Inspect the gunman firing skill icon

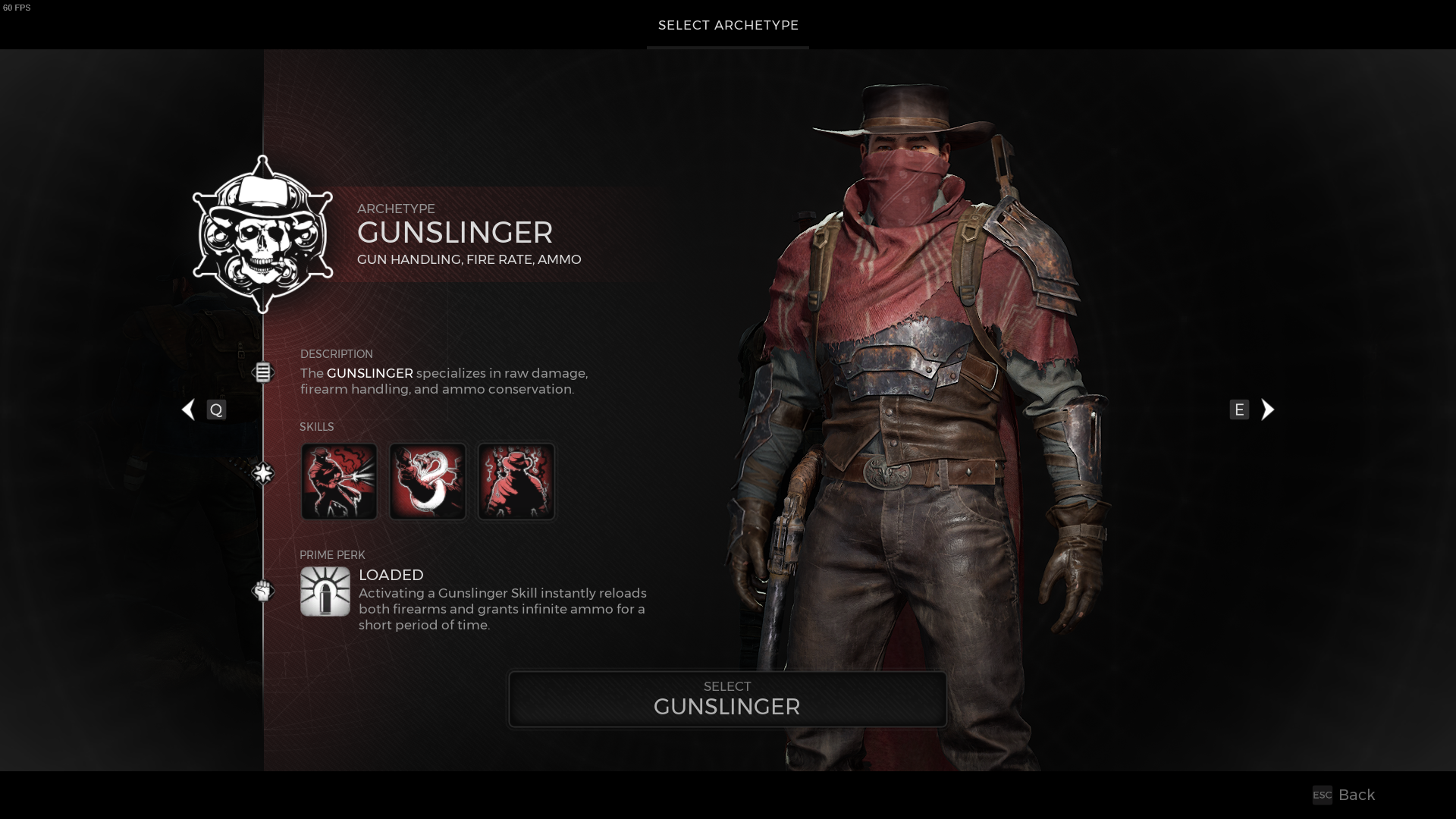click(339, 482)
